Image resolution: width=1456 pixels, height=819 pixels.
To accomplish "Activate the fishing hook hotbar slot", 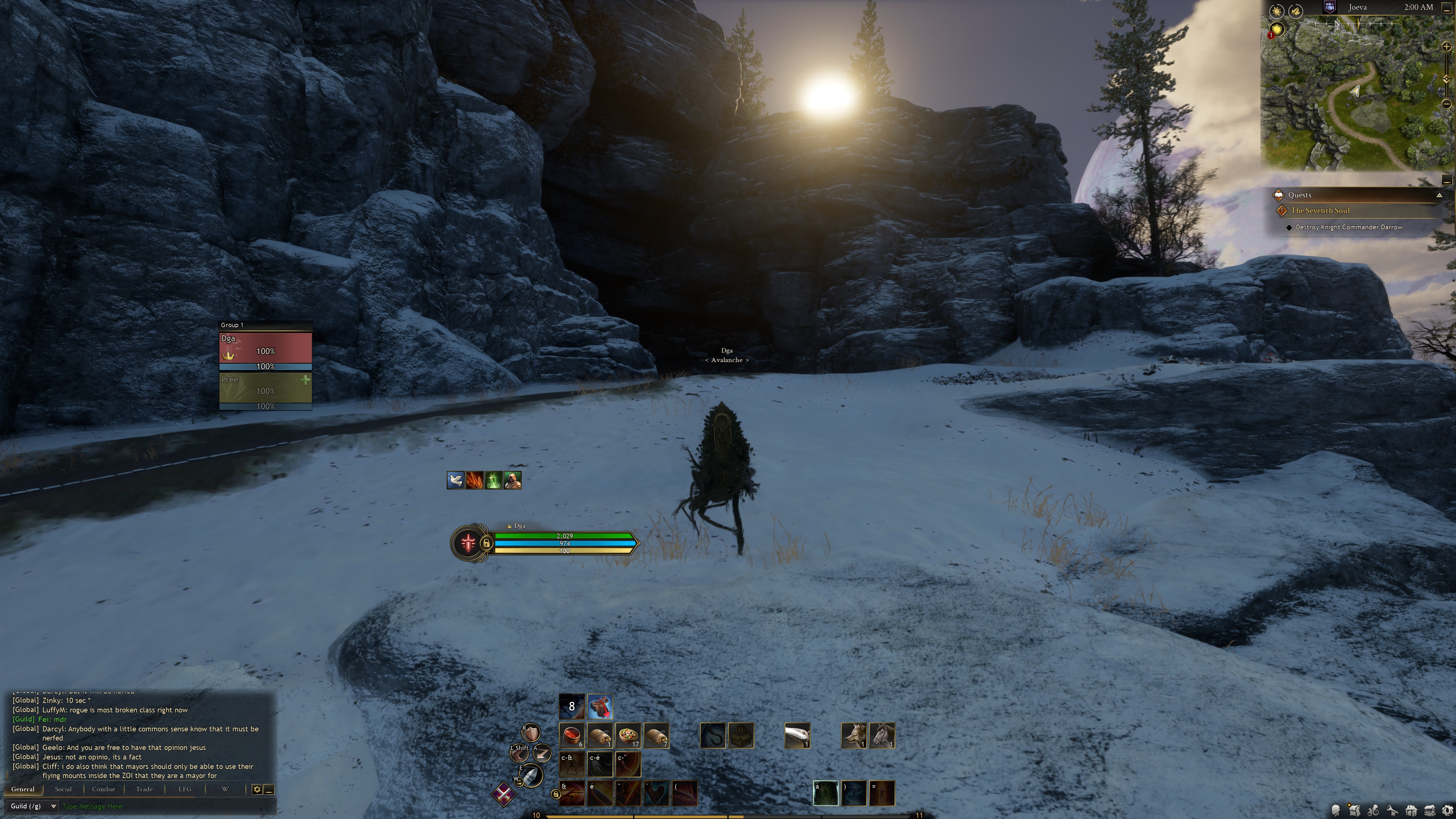I will pos(713,735).
